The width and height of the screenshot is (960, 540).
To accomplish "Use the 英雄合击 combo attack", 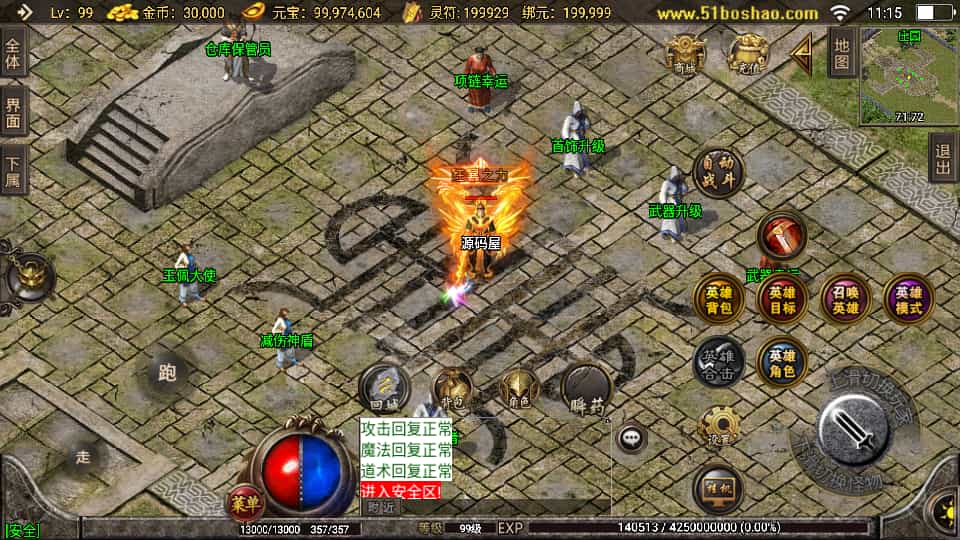I will point(719,361).
